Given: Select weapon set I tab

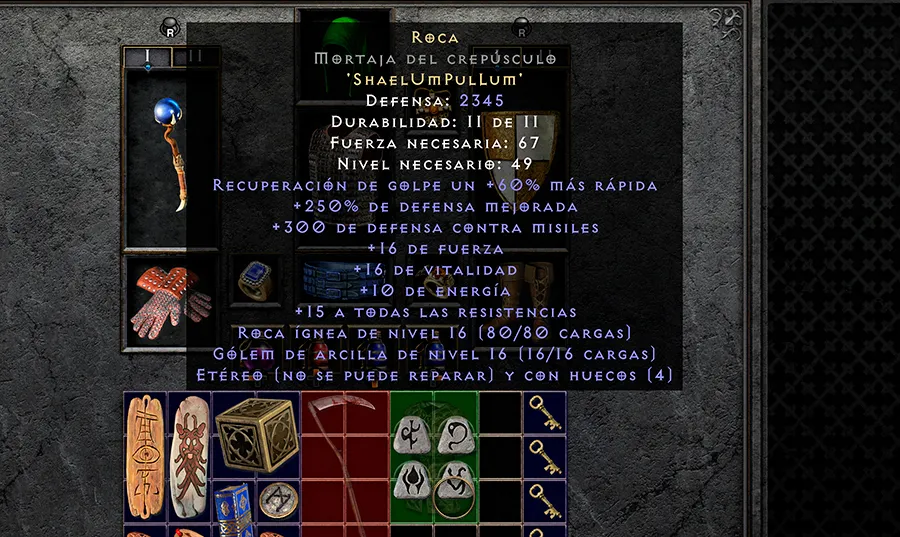Looking at the screenshot, I should 147,57.
